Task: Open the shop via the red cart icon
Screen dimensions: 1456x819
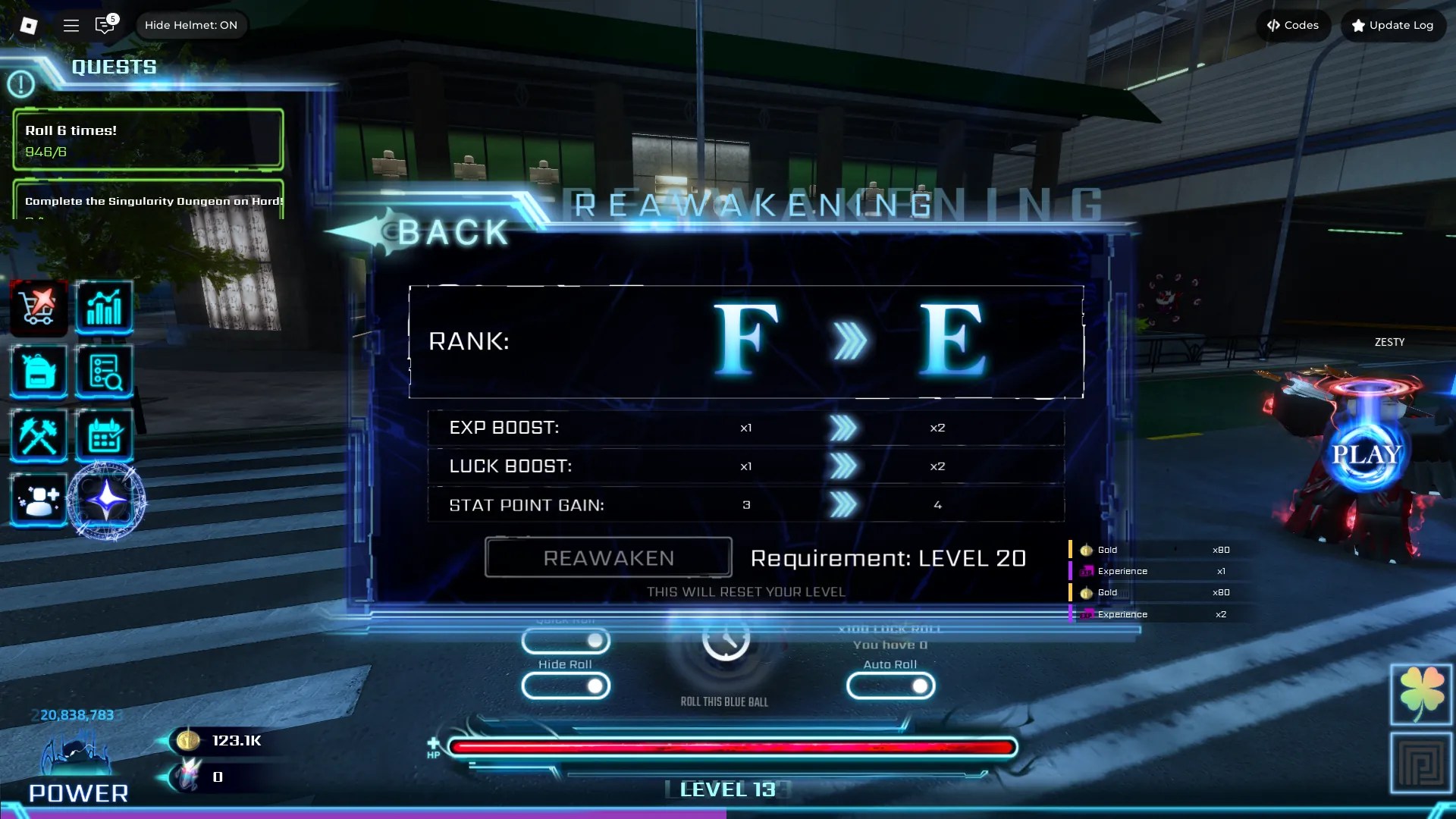Action: pos(38,307)
